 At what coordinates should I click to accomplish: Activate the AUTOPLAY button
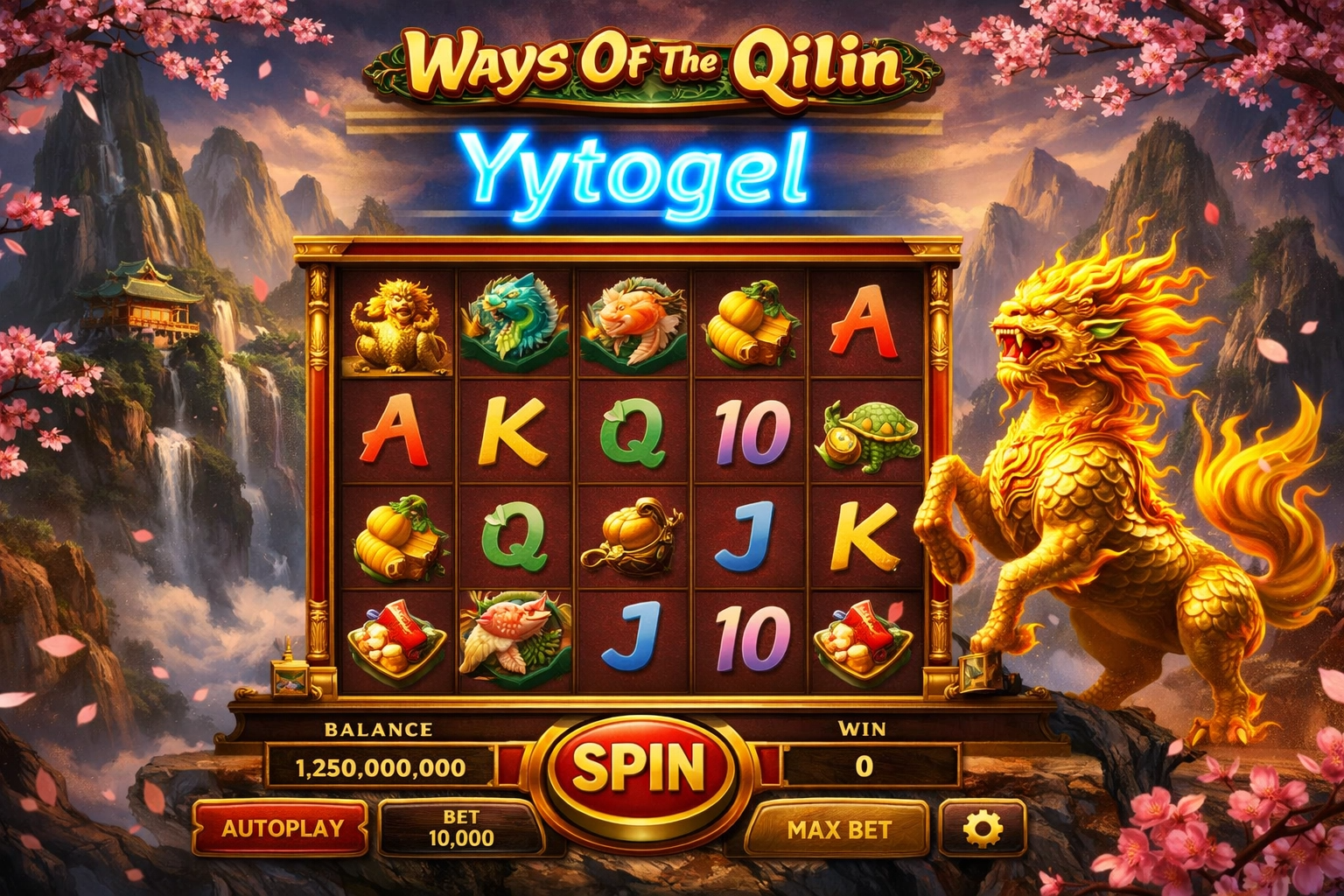pos(281,828)
